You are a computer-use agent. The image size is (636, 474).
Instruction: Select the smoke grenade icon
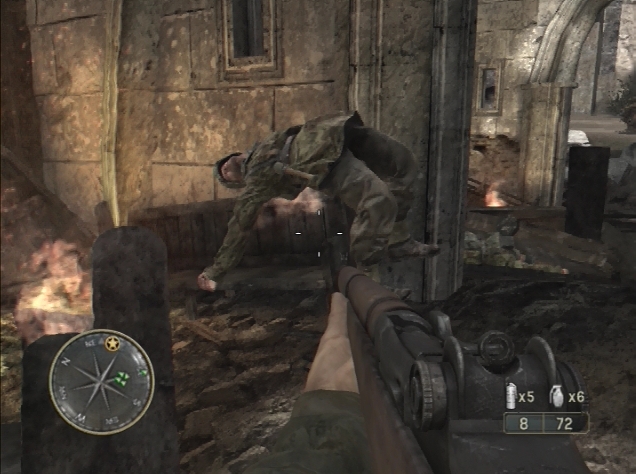point(509,395)
